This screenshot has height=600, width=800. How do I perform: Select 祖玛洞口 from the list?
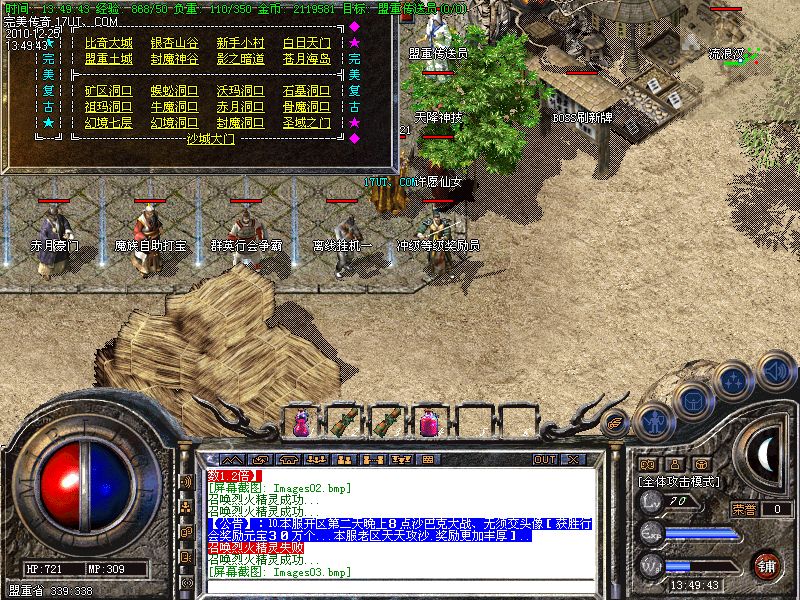pyautogui.click(x=108, y=107)
